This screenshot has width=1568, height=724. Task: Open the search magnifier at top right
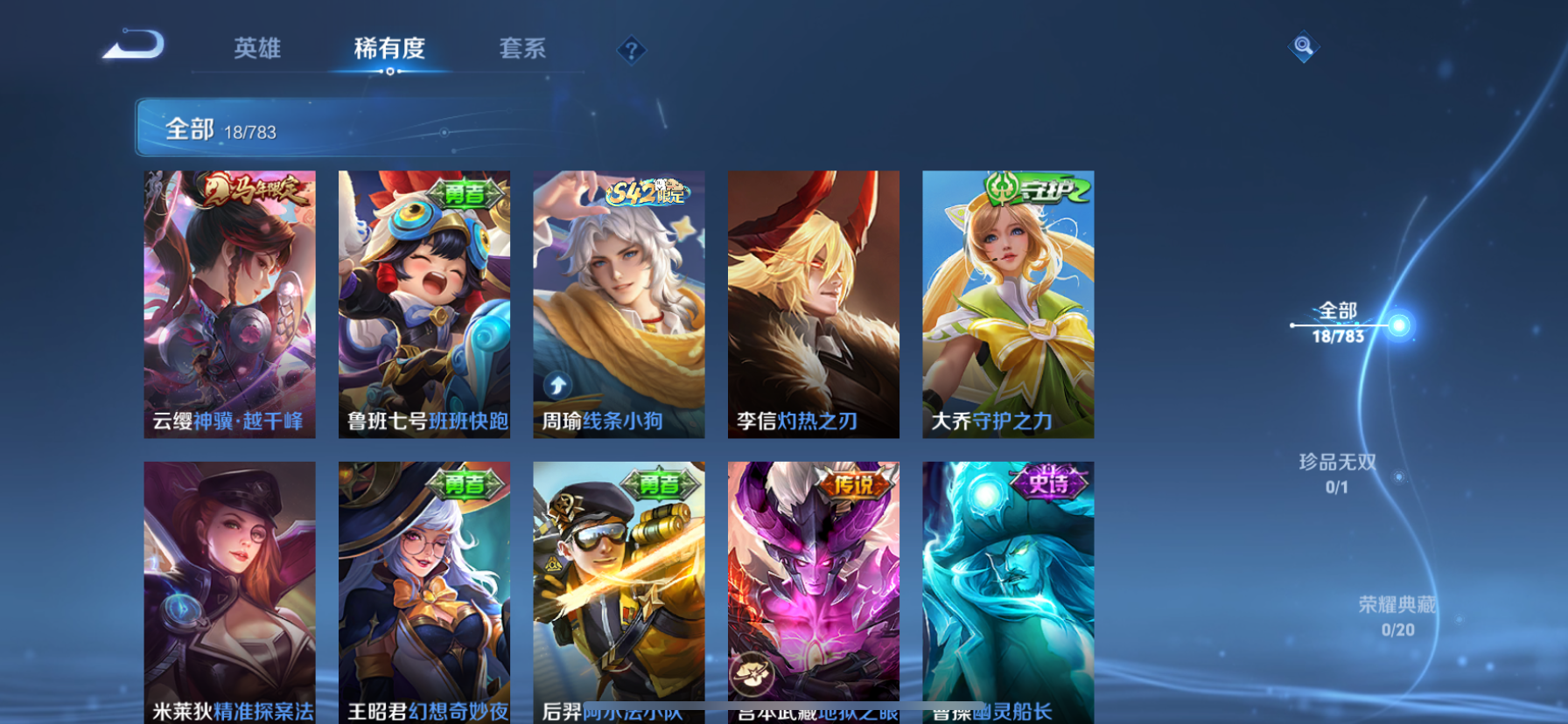[x=1303, y=46]
